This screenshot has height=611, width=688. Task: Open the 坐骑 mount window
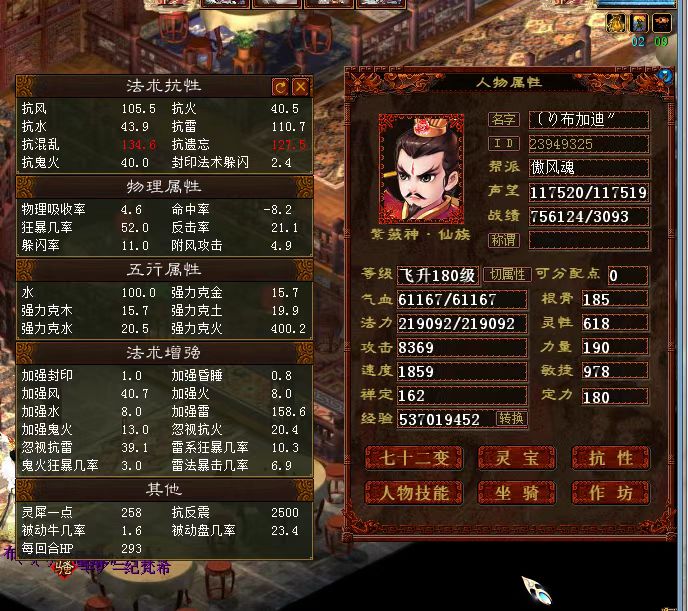coord(512,492)
